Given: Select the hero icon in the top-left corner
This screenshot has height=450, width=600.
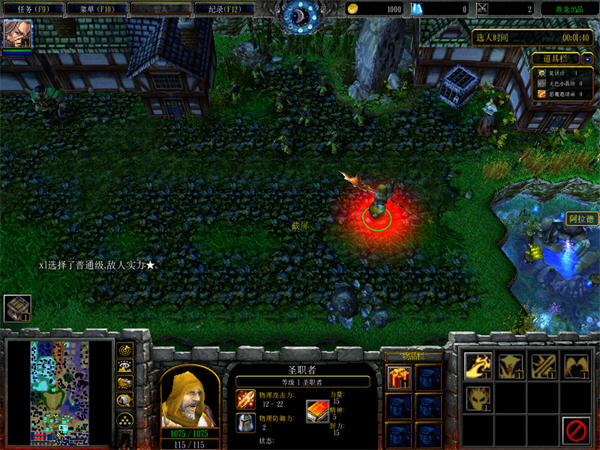Looking at the screenshot, I should tap(18, 34).
